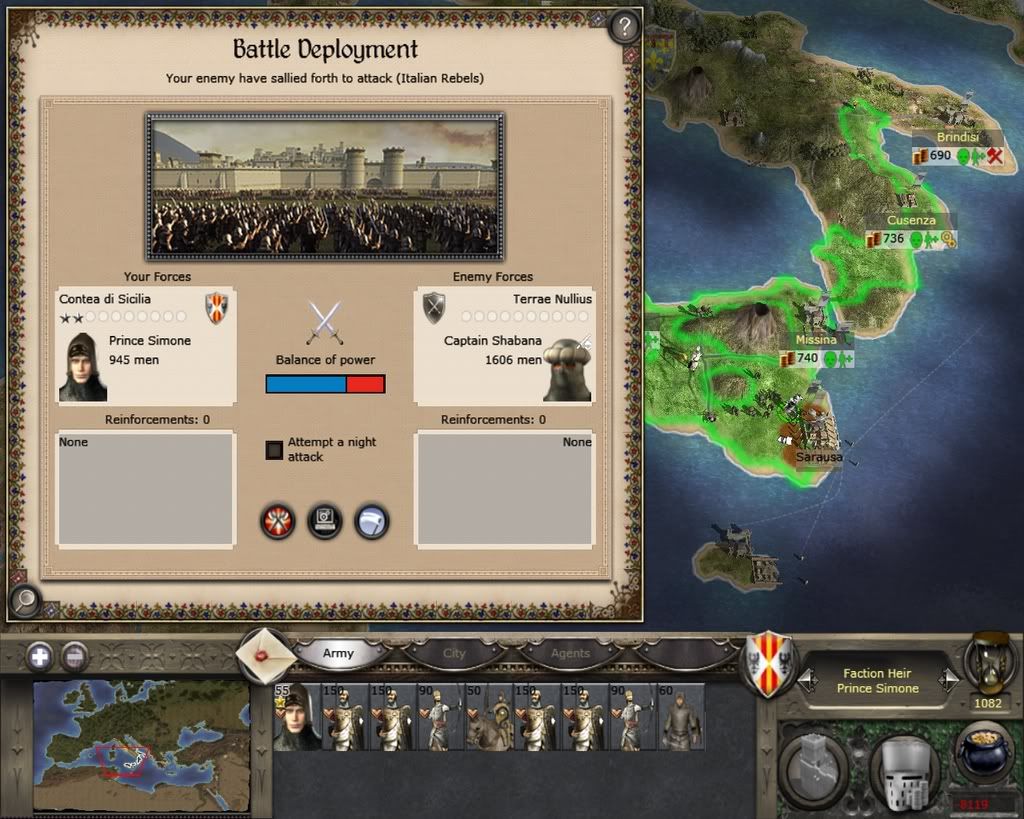Switch to the City tab
This screenshot has width=1024, height=819.
[x=454, y=653]
